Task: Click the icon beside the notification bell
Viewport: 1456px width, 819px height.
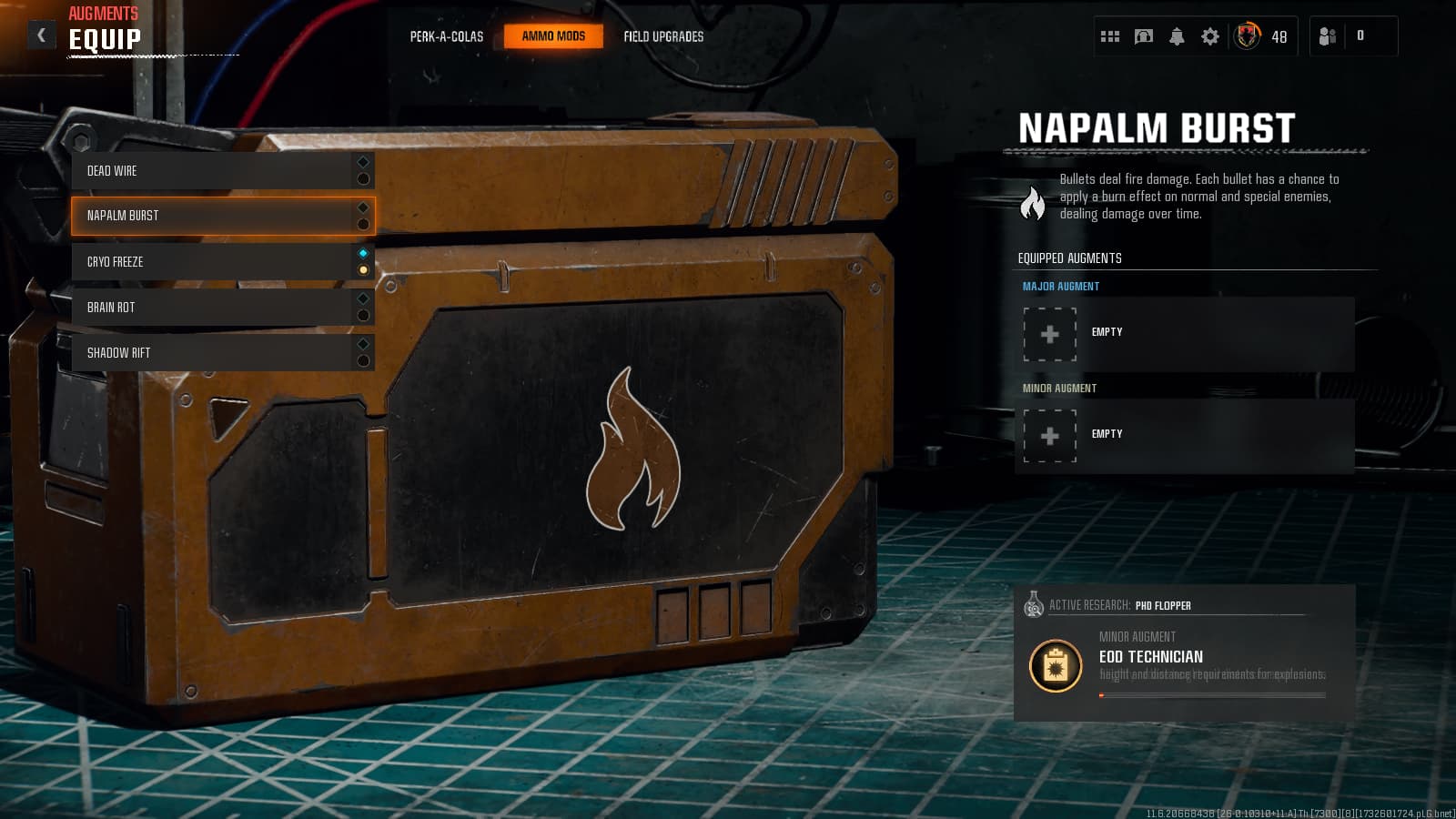Action: (1144, 36)
